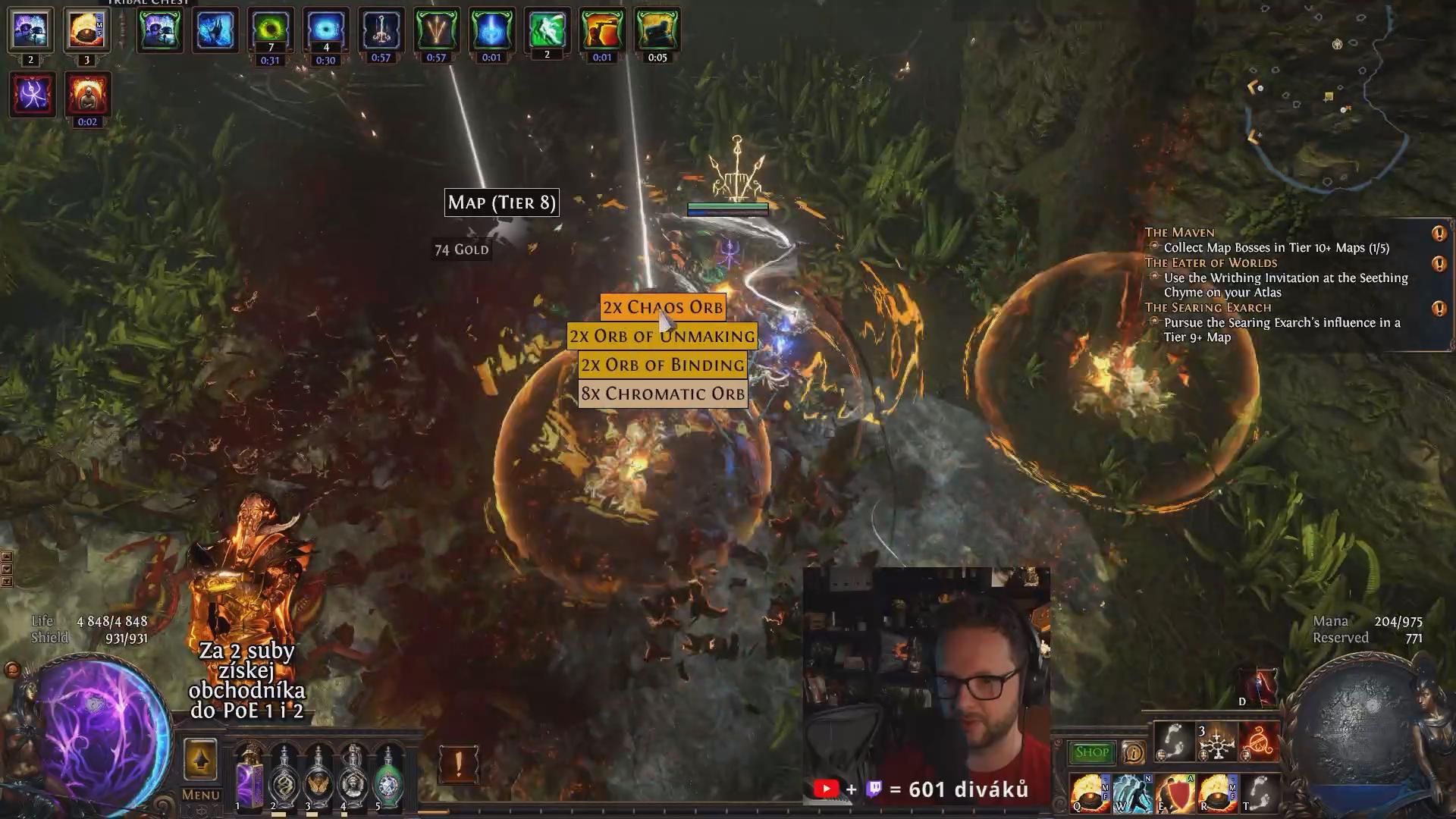Pick up the 2x Orb of Unmaking
Viewport: 1456px width, 819px height.
tap(662, 336)
